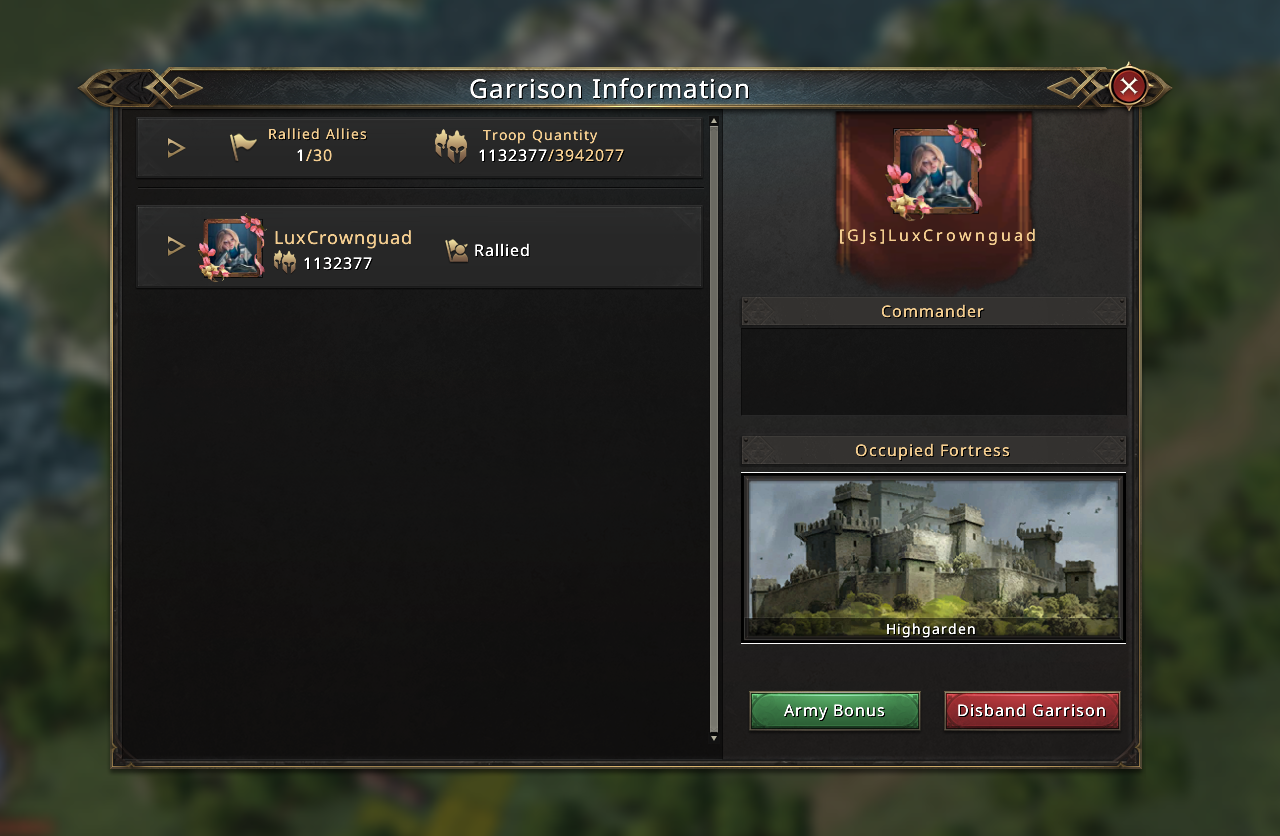Click the garrison list scrollbar up arrow
This screenshot has height=836, width=1280.
pos(714,121)
